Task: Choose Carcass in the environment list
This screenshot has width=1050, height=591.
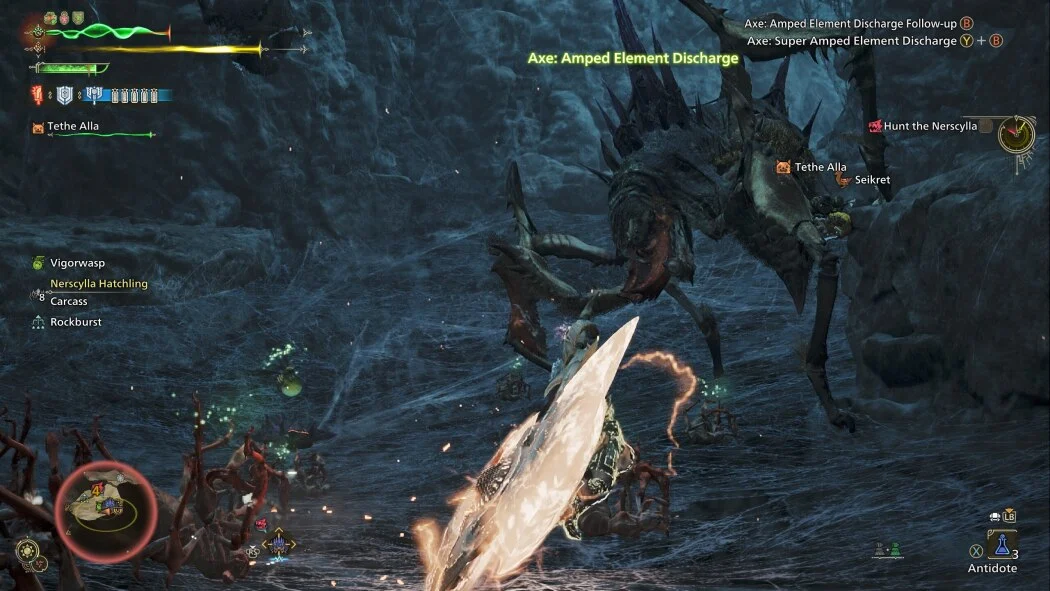Action: tap(69, 301)
